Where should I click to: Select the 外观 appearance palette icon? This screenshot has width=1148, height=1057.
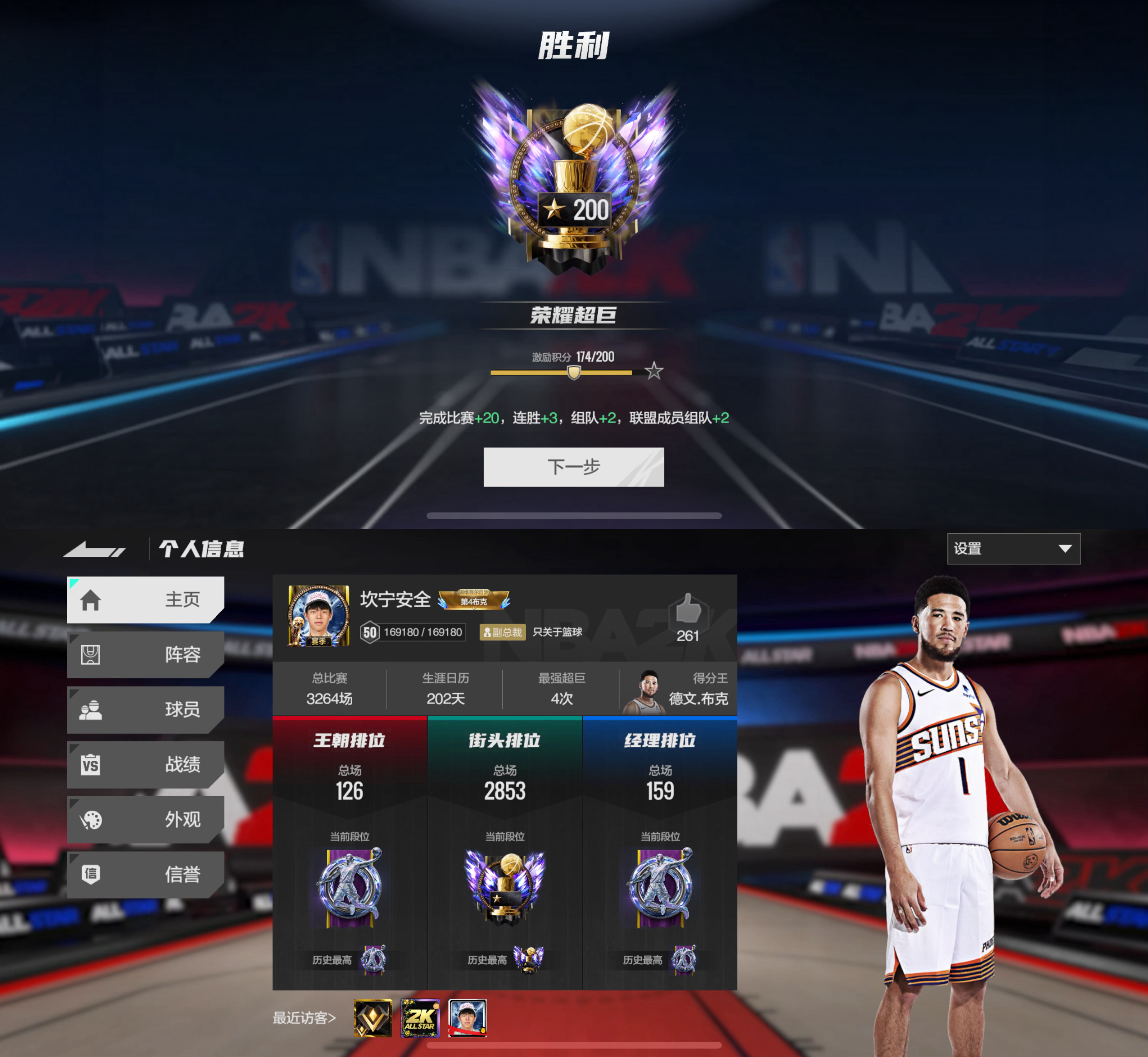(x=92, y=820)
